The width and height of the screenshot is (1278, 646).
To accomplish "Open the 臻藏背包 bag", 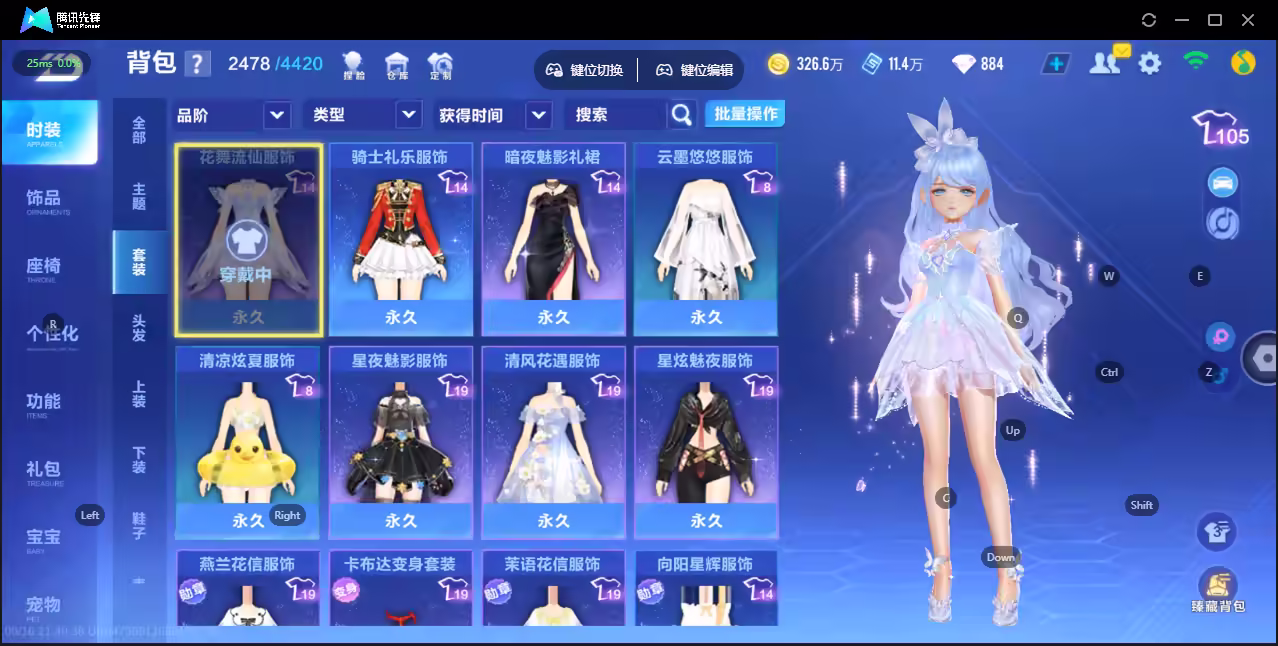I will [1217, 591].
